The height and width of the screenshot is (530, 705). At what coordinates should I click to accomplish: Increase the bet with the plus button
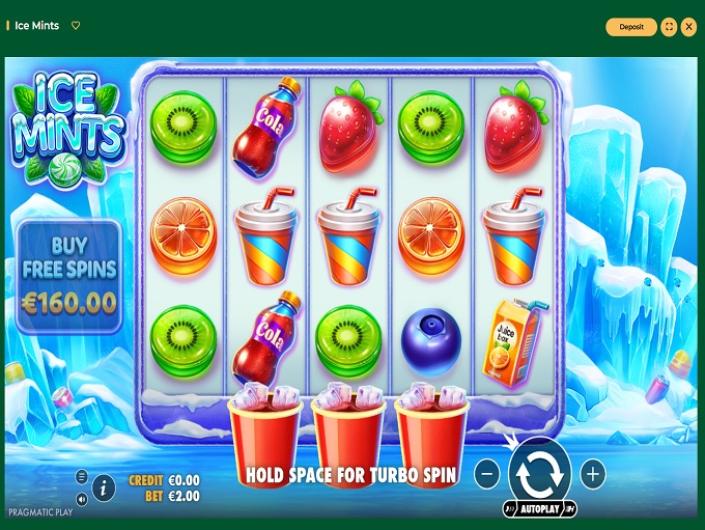coord(593,473)
